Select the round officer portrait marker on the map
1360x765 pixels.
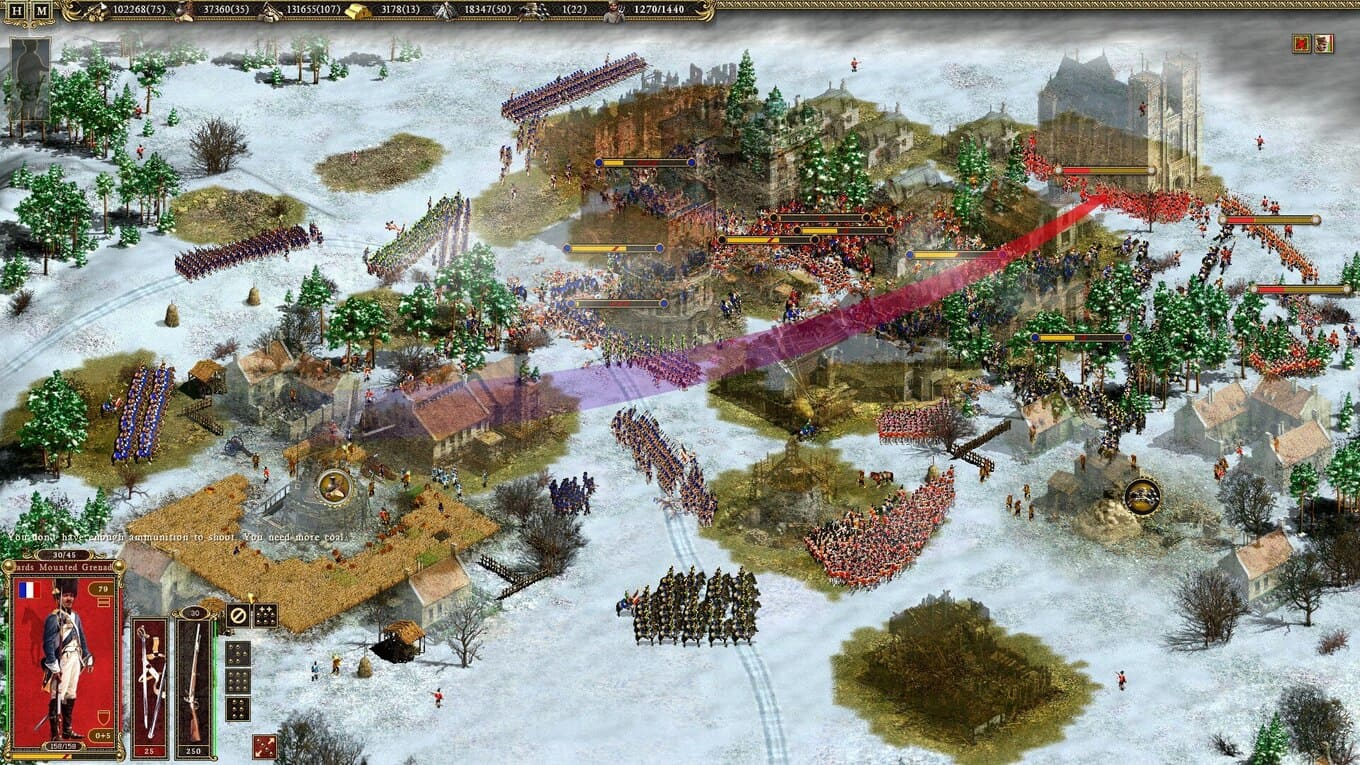point(334,486)
